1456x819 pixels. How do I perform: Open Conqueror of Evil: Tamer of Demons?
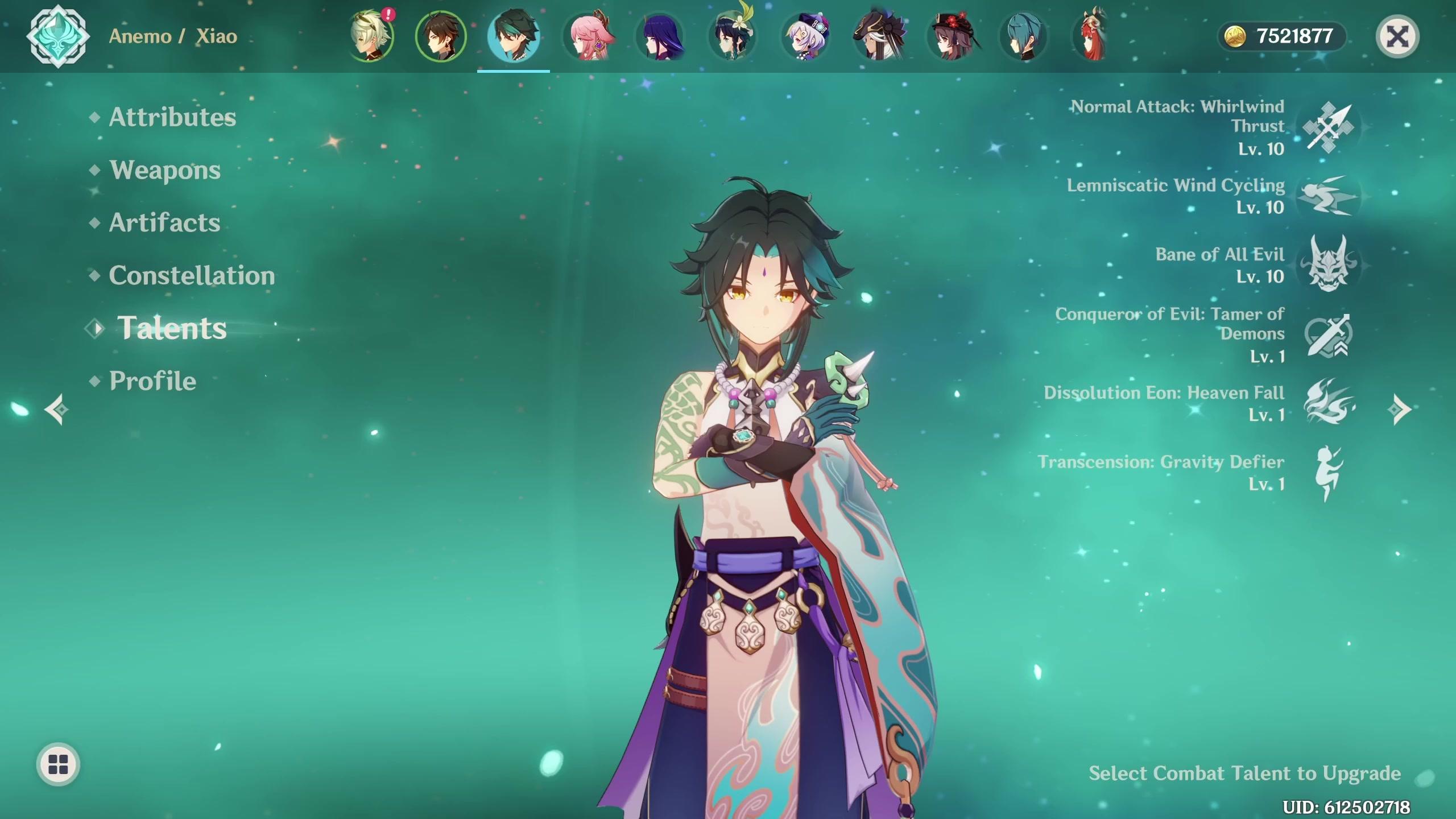click(1328, 335)
